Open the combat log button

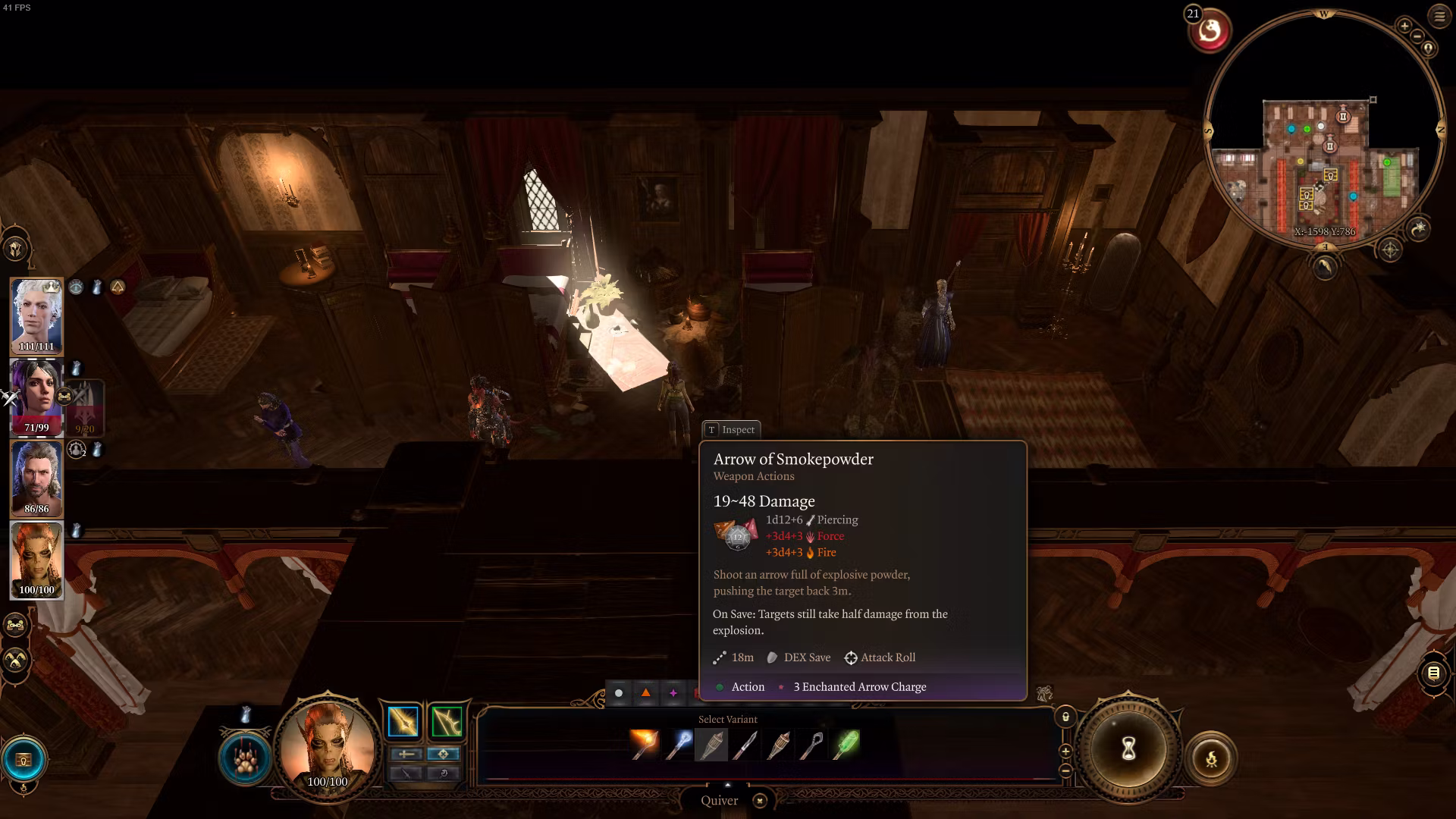[x=1433, y=673]
